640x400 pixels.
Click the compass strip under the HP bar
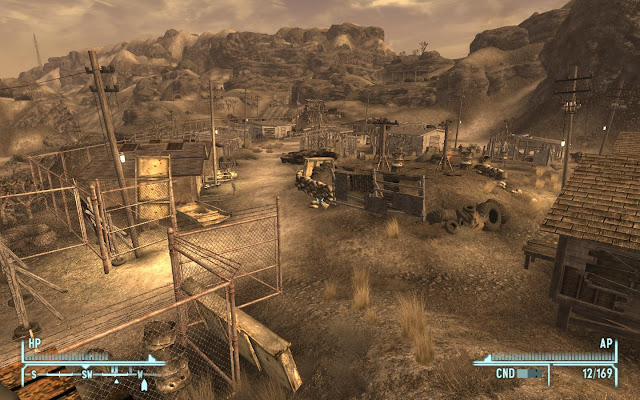92,374
